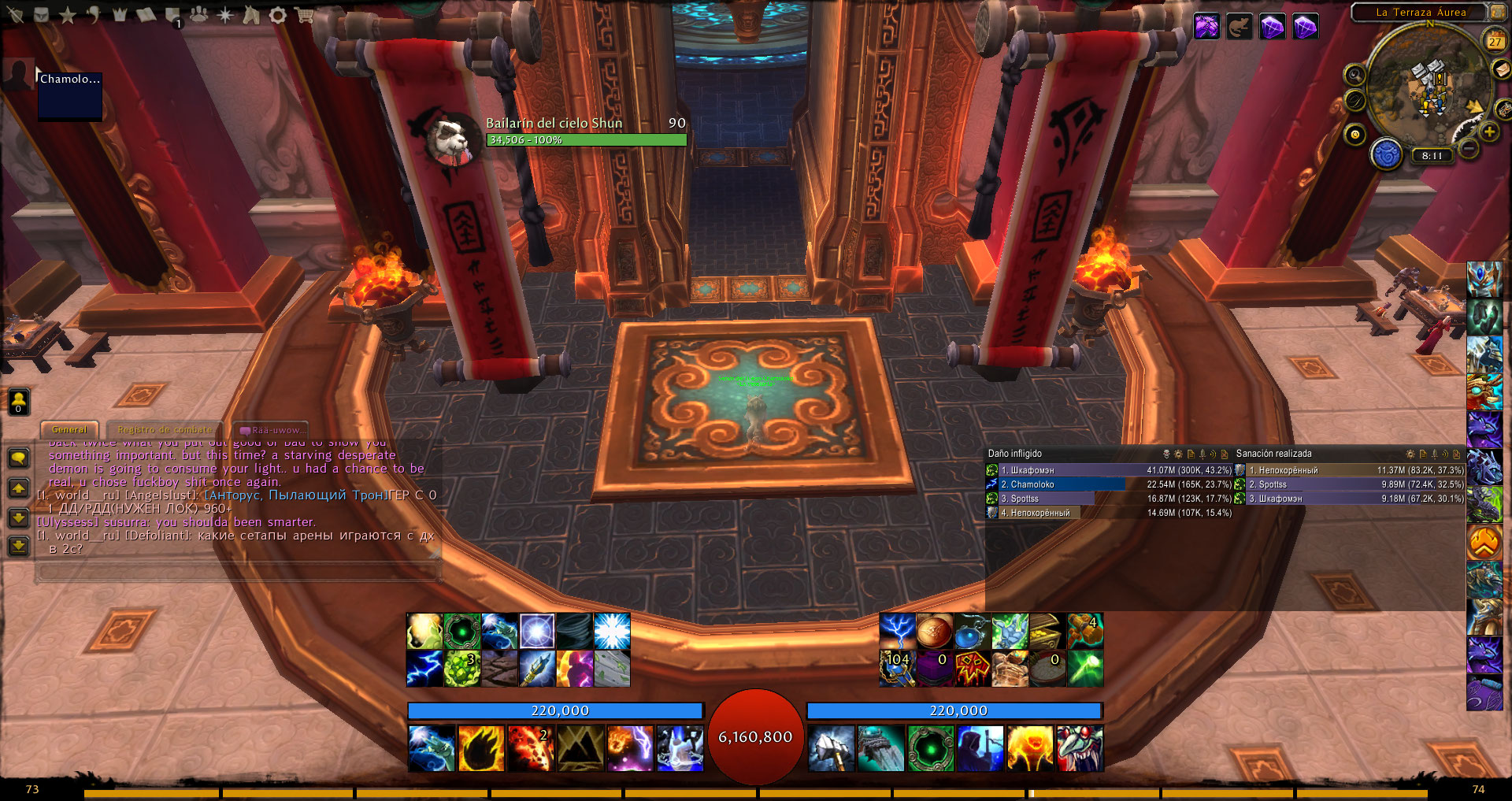Select the General chat tab

coord(69,430)
